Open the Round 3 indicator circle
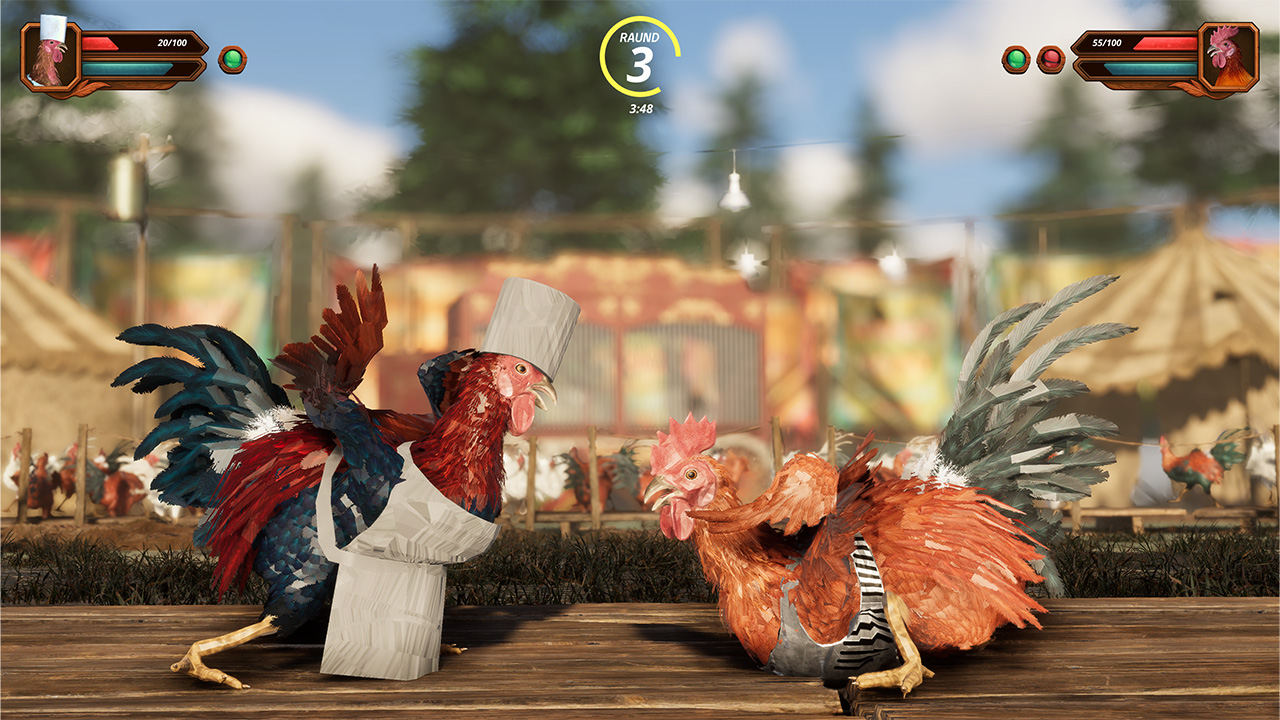The height and width of the screenshot is (720, 1280). click(x=640, y=55)
